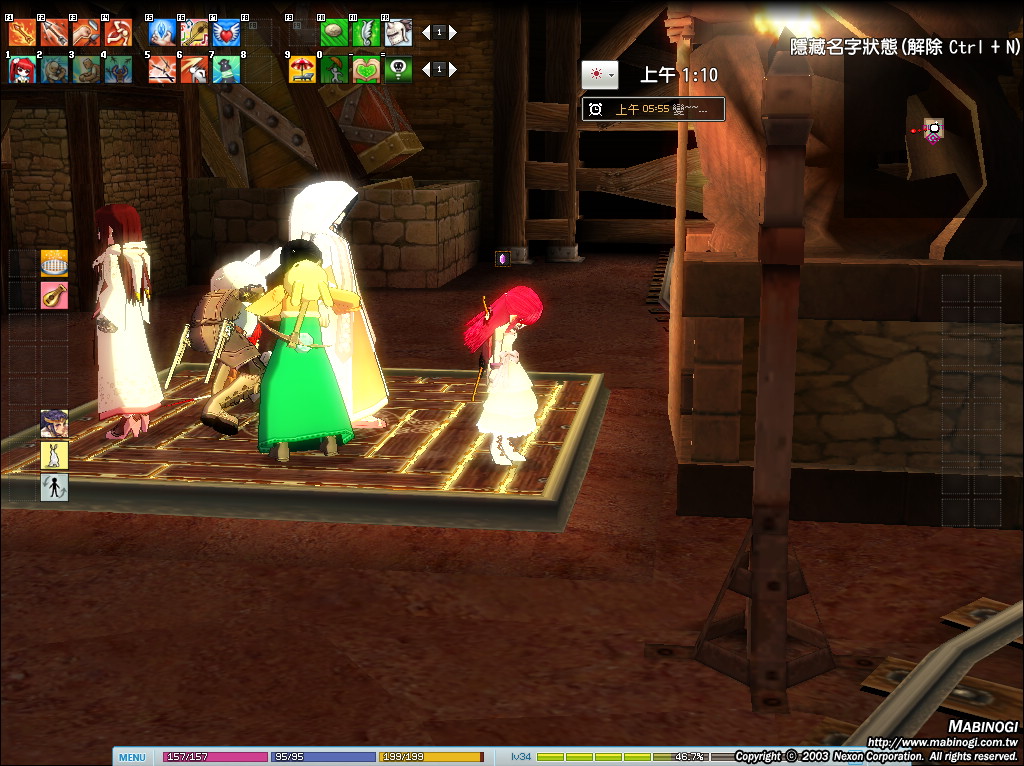Viewport: 1024px width, 766px height.
Task: Click the alarm clock notification bar
Action: pos(653,109)
